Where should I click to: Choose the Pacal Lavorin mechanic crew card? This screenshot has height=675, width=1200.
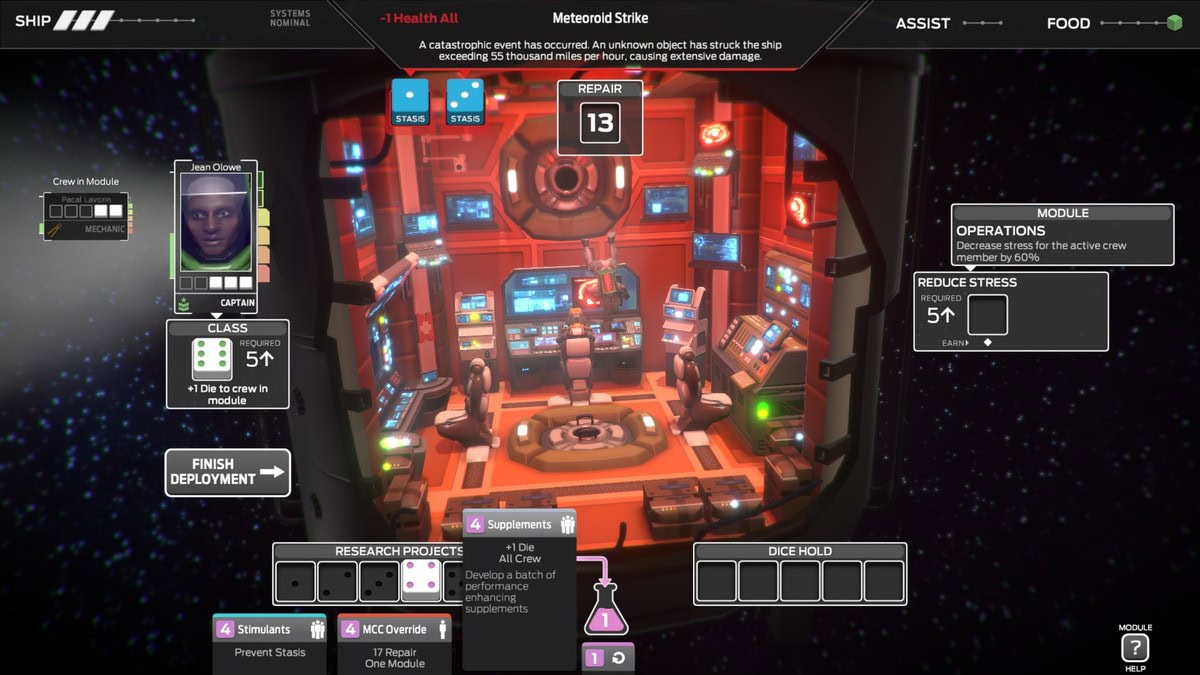tap(88, 215)
